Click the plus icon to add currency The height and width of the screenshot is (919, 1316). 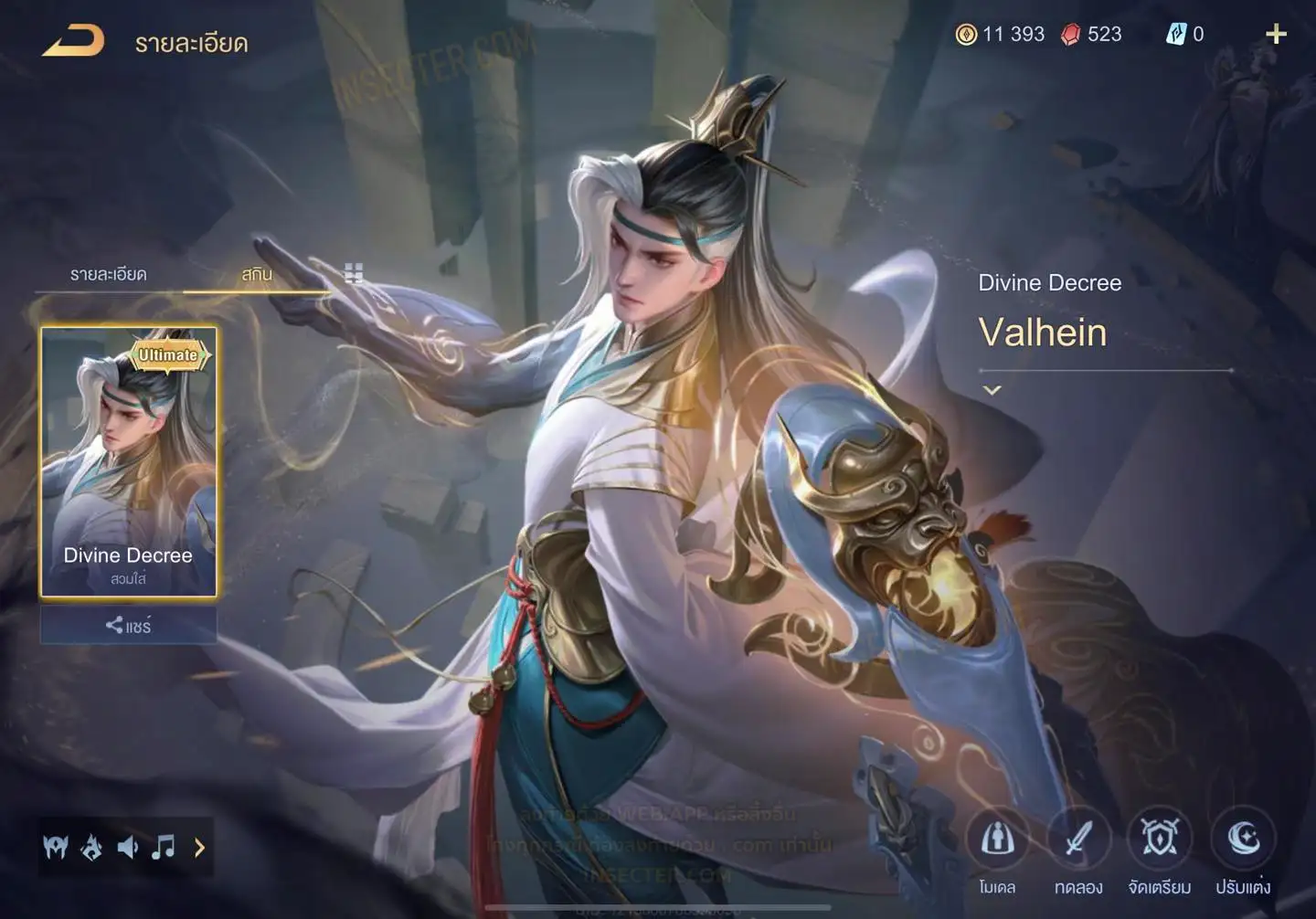coord(1276,35)
